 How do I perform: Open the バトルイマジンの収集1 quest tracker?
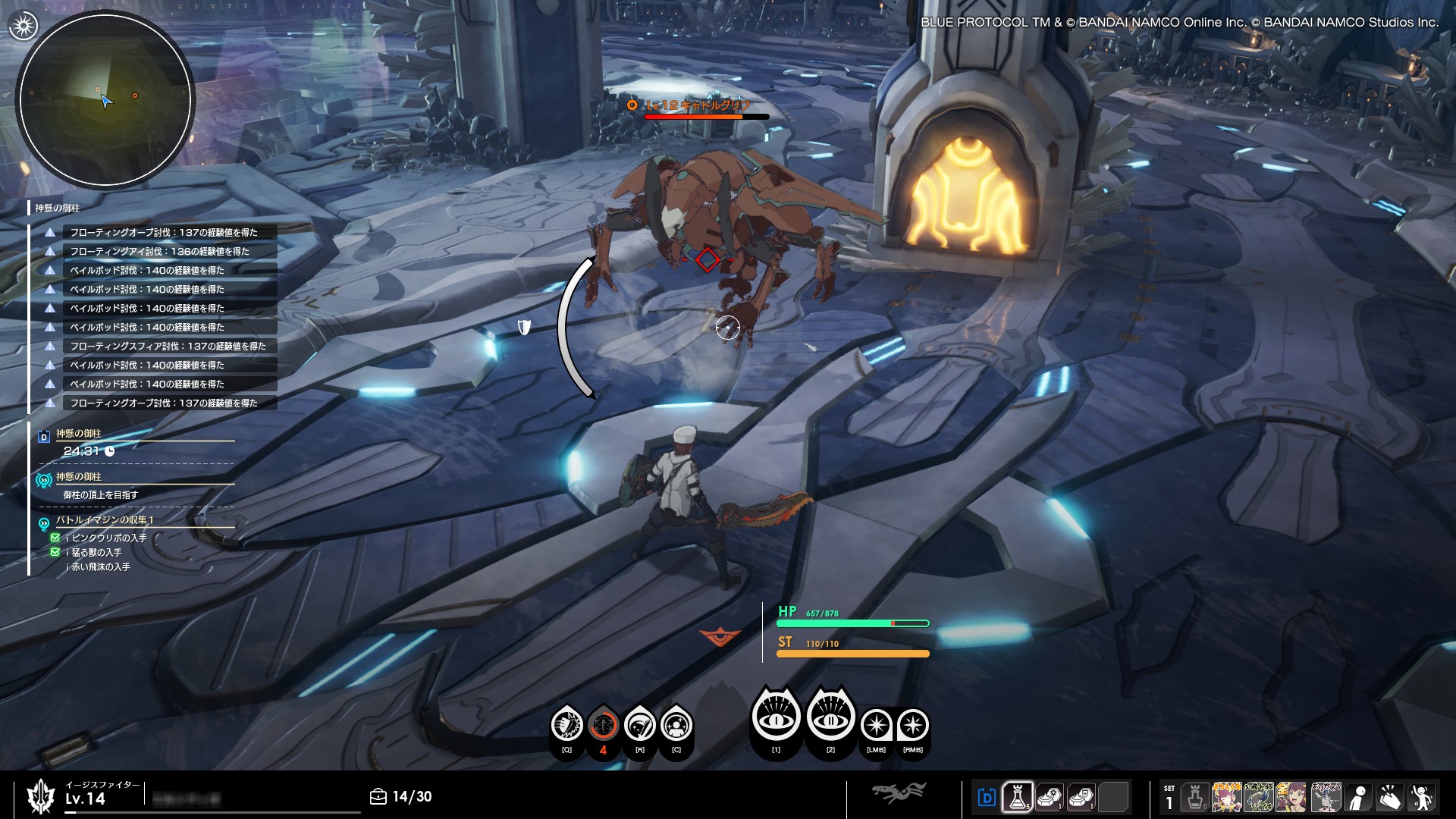[105, 520]
